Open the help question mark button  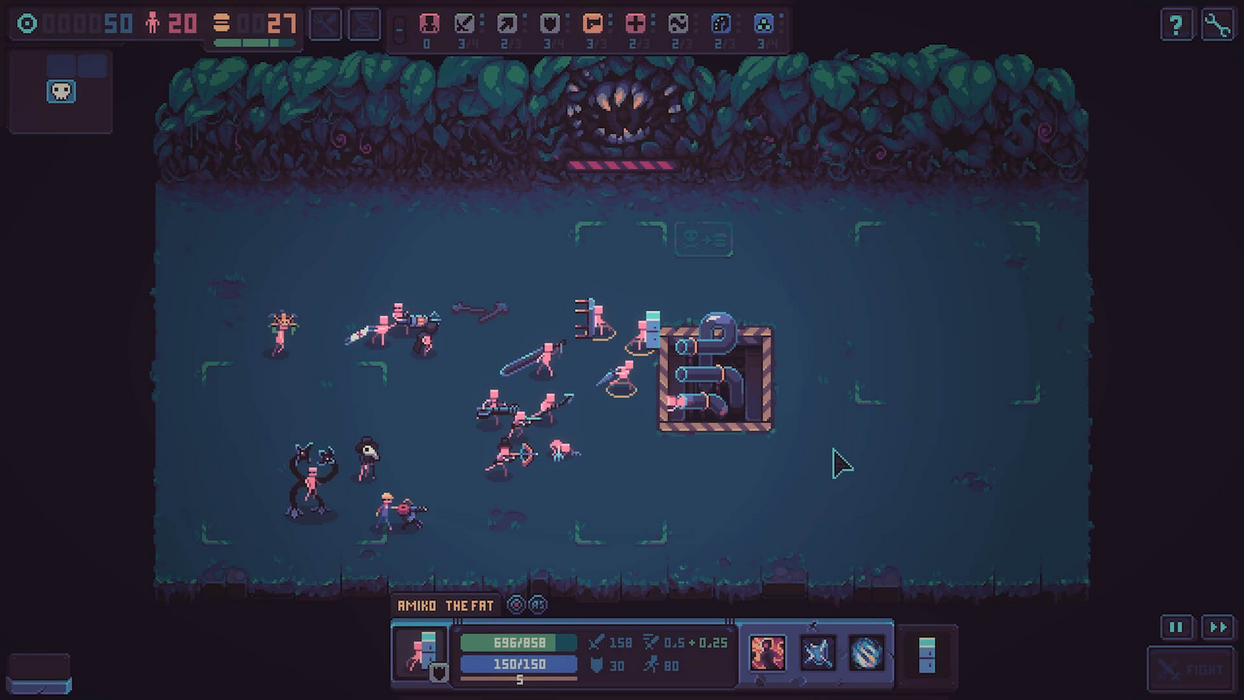[1176, 25]
